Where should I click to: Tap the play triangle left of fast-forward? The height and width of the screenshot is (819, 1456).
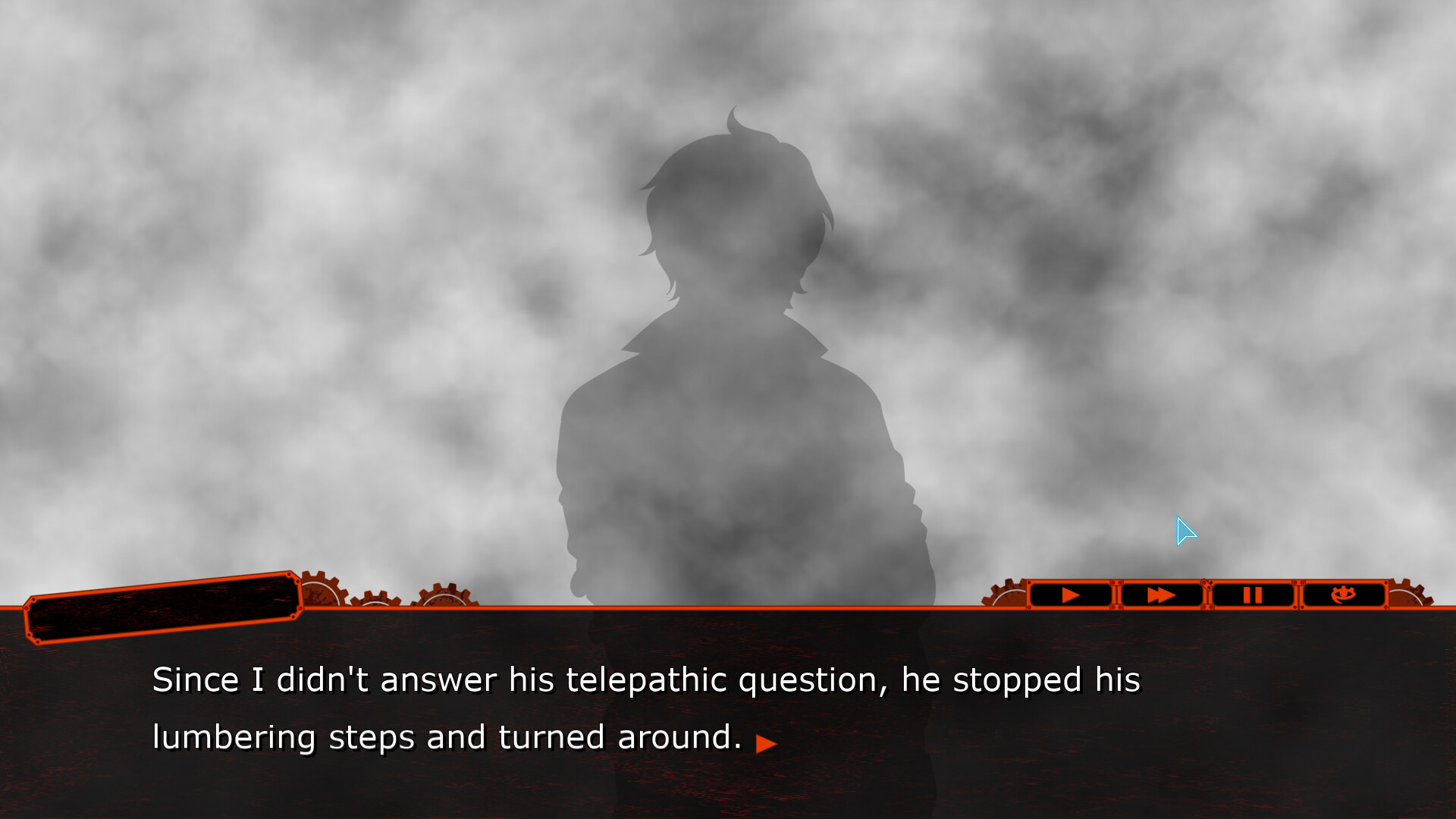click(x=1071, y=595)
